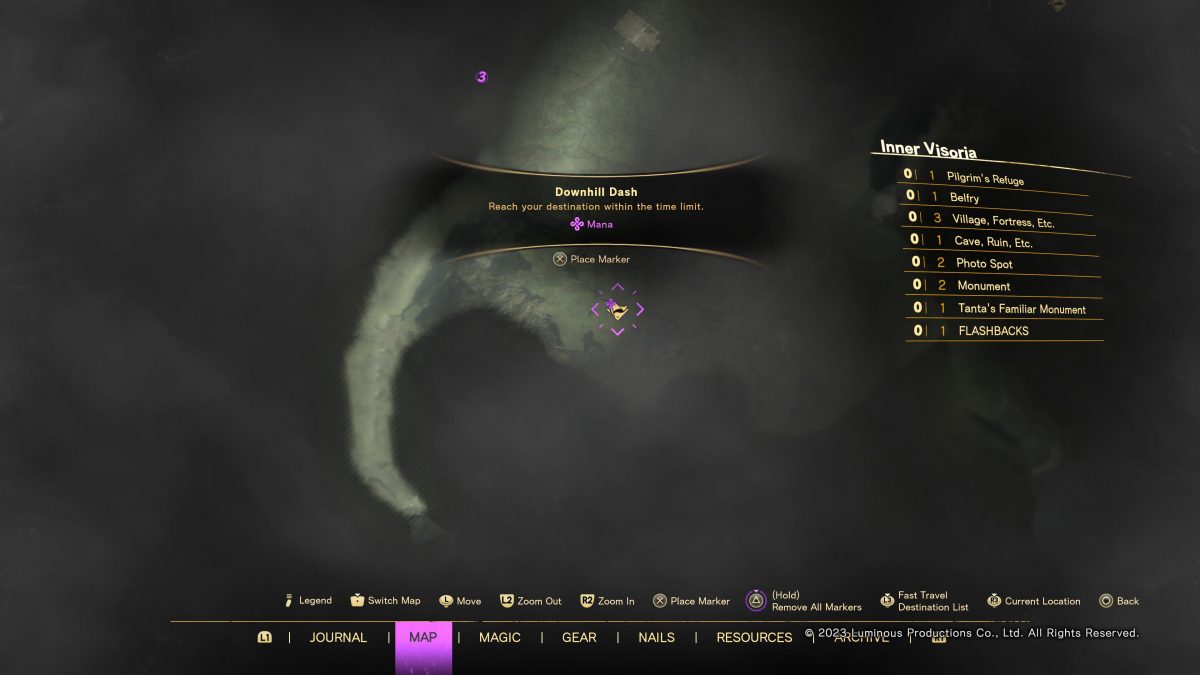Screen dimensions: 1200x675
Task: Open the MAGIC tab
Action: click(x=500, y=637)
